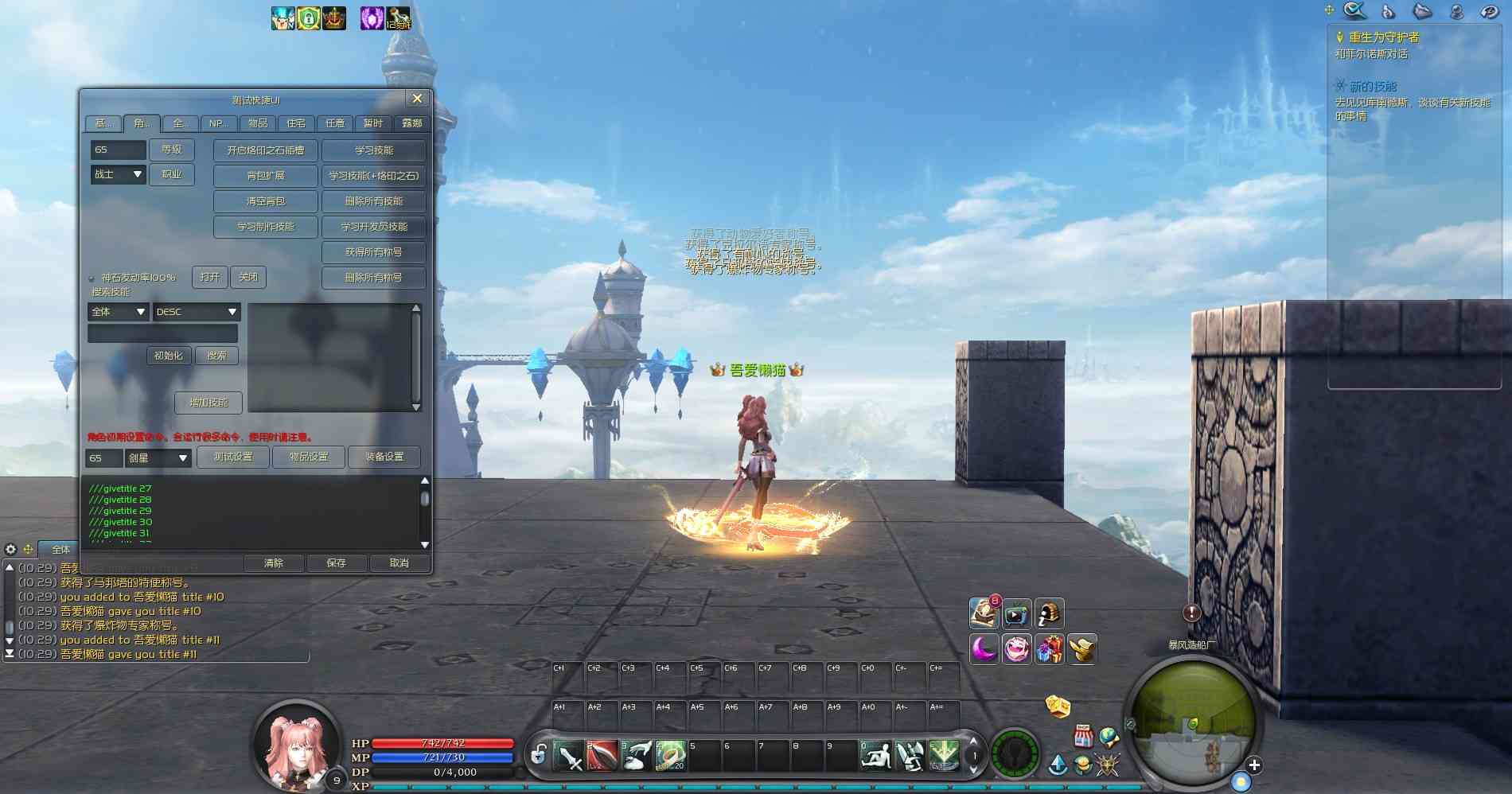
Task: Open the gift boxes event icon
Action: [1050, 649]
